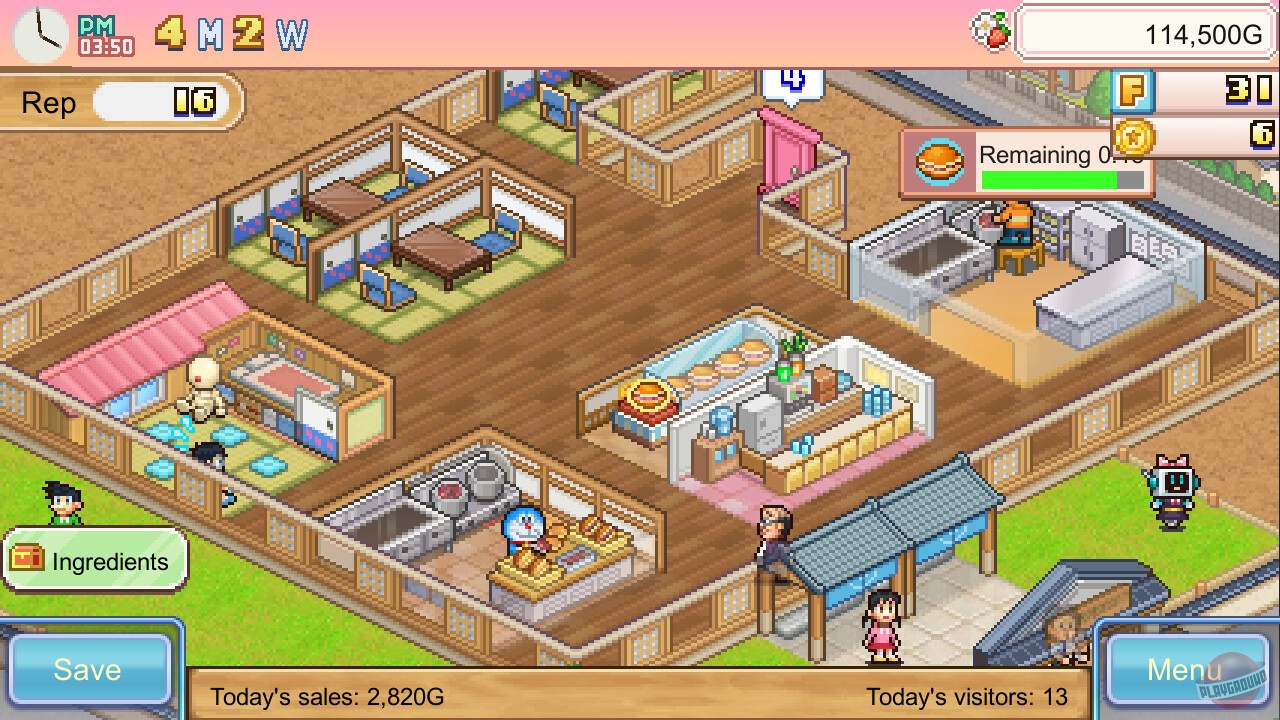Click the clock icon showing PM 03:50
The height and width of the screenshot is (720, 1280).
coord(40,33)
